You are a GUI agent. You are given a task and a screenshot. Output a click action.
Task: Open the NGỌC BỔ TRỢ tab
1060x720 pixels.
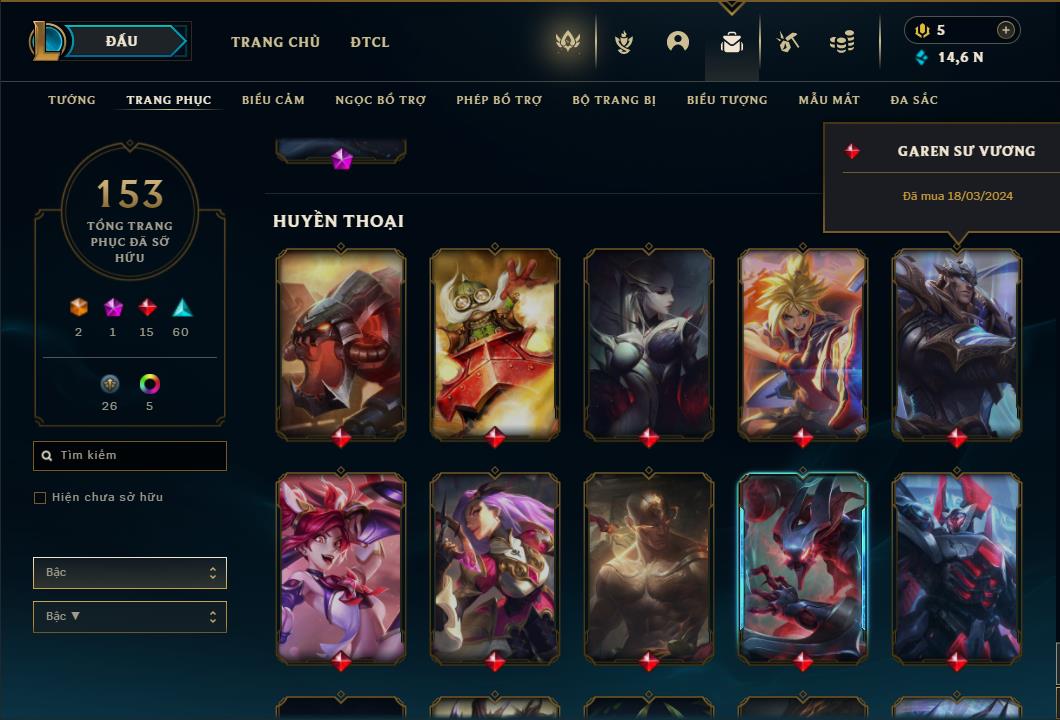[x=380, y=100]
